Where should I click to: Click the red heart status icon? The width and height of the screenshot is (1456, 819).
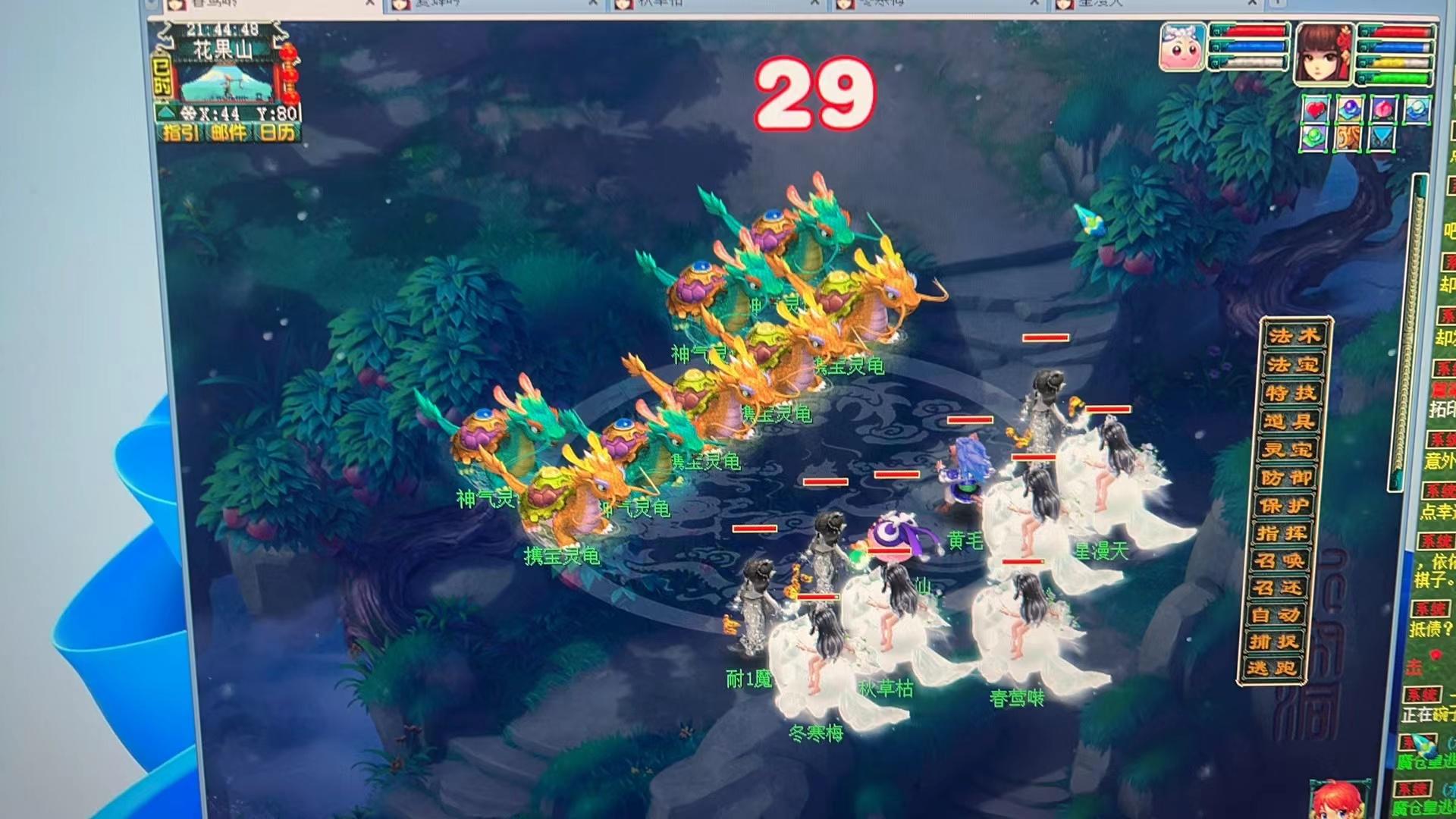pyautogui.click(x=1316, y=109)
